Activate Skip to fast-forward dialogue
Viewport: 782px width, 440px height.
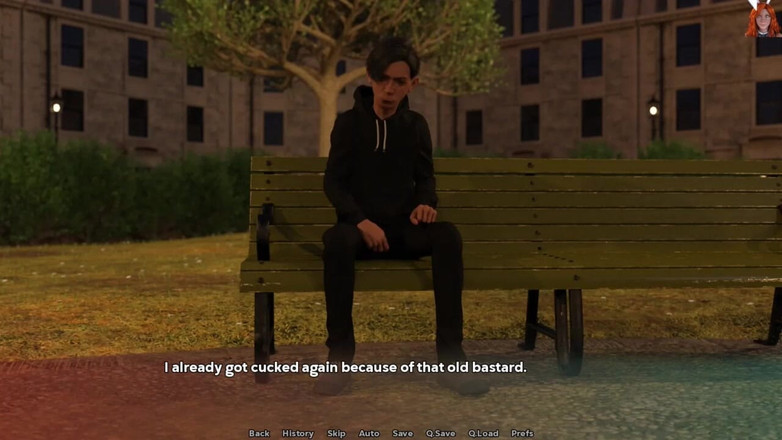pyautogui.click(x=336, y=433)
